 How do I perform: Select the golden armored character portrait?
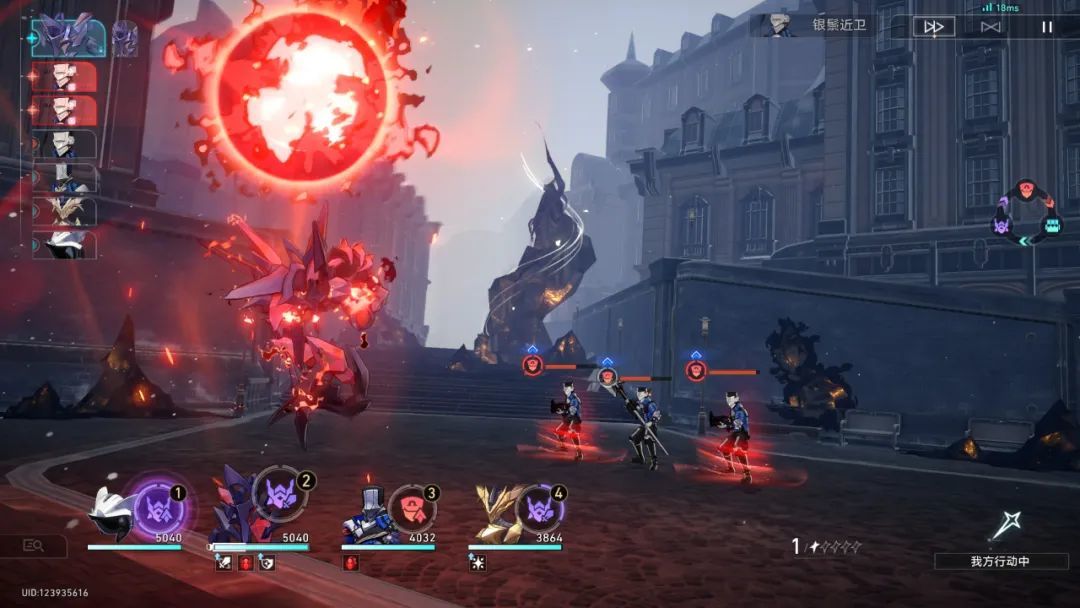(496, 515)
